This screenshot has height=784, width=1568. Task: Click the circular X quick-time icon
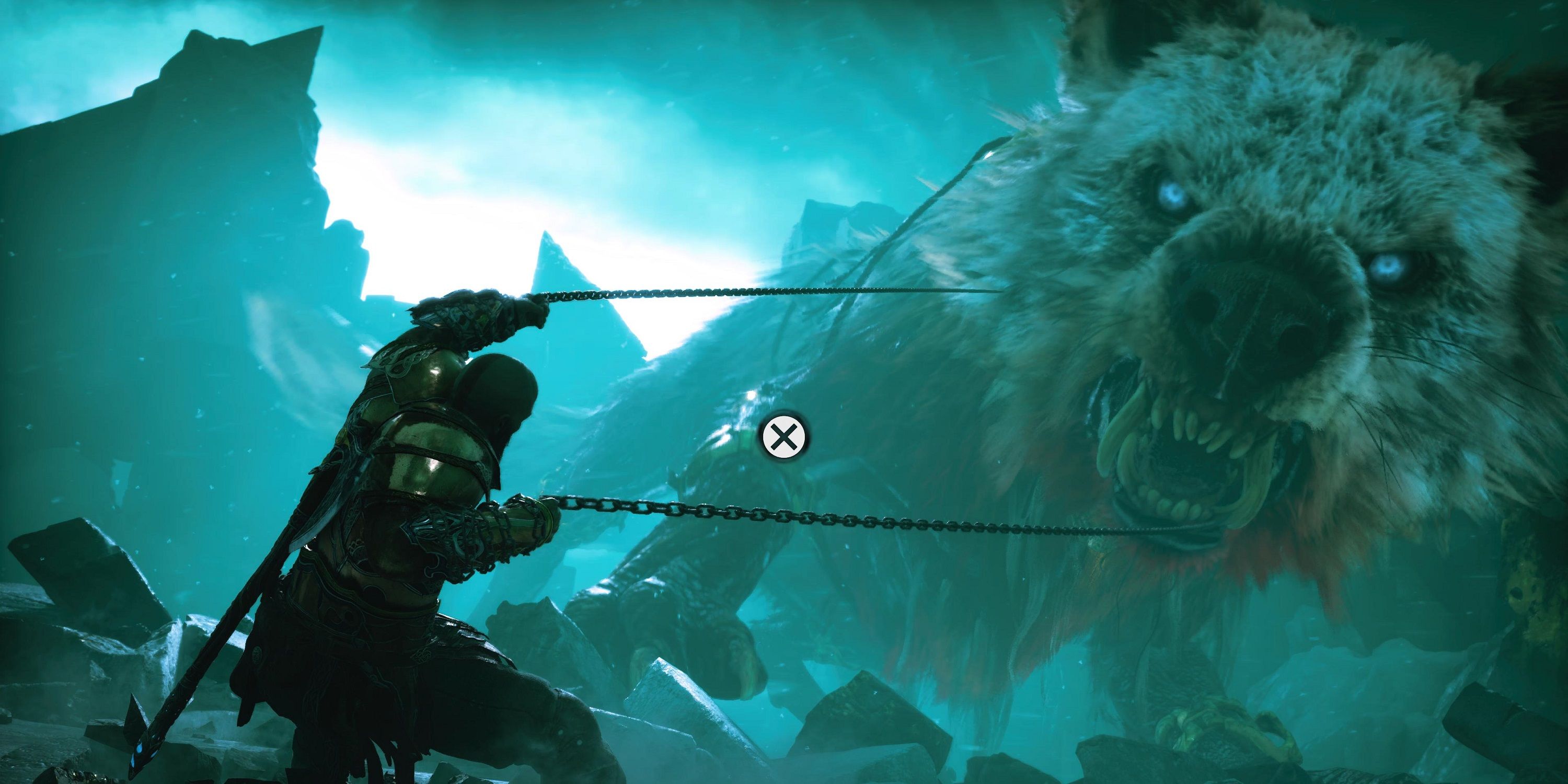pos(786,436)
